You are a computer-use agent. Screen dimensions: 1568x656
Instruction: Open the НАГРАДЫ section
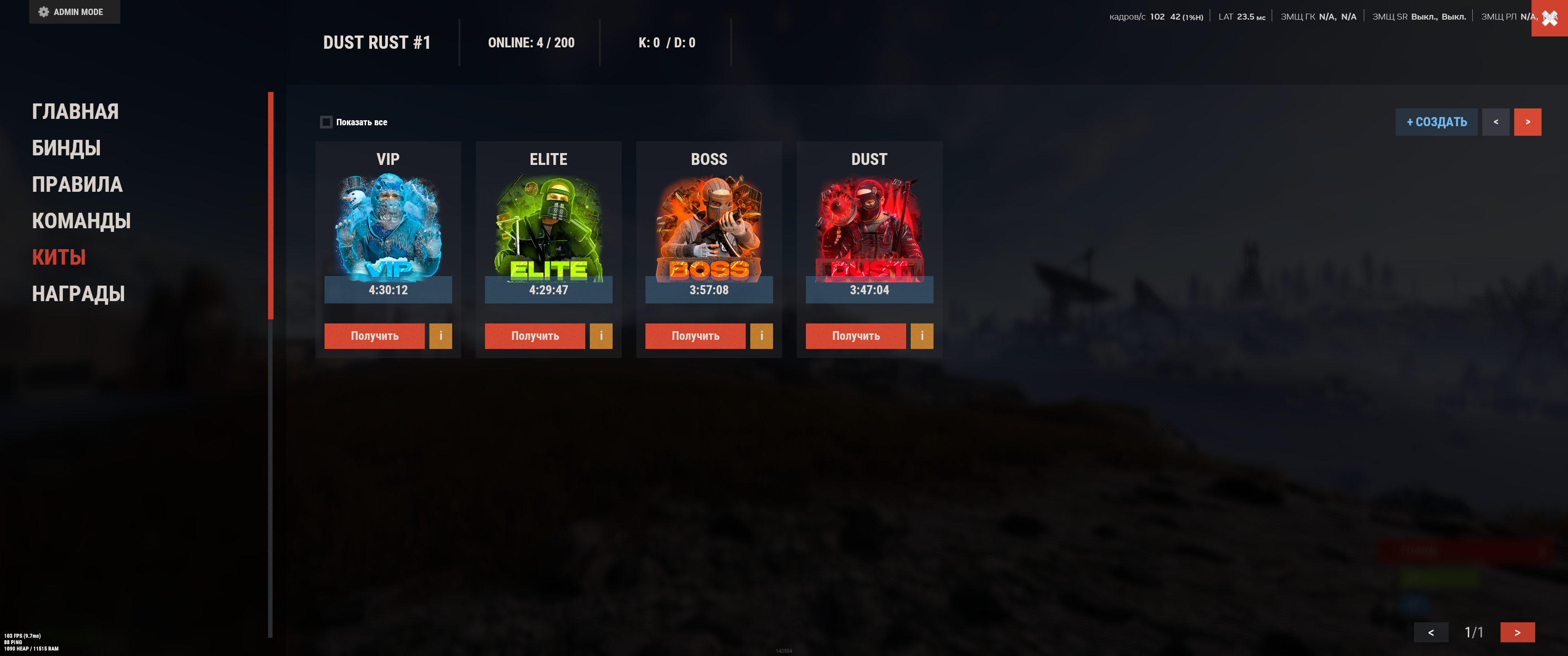pos(78,294)
